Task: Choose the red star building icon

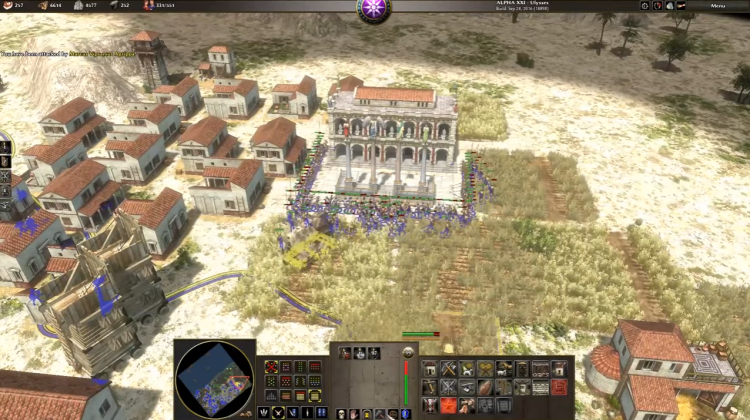Action: [449, 404]
